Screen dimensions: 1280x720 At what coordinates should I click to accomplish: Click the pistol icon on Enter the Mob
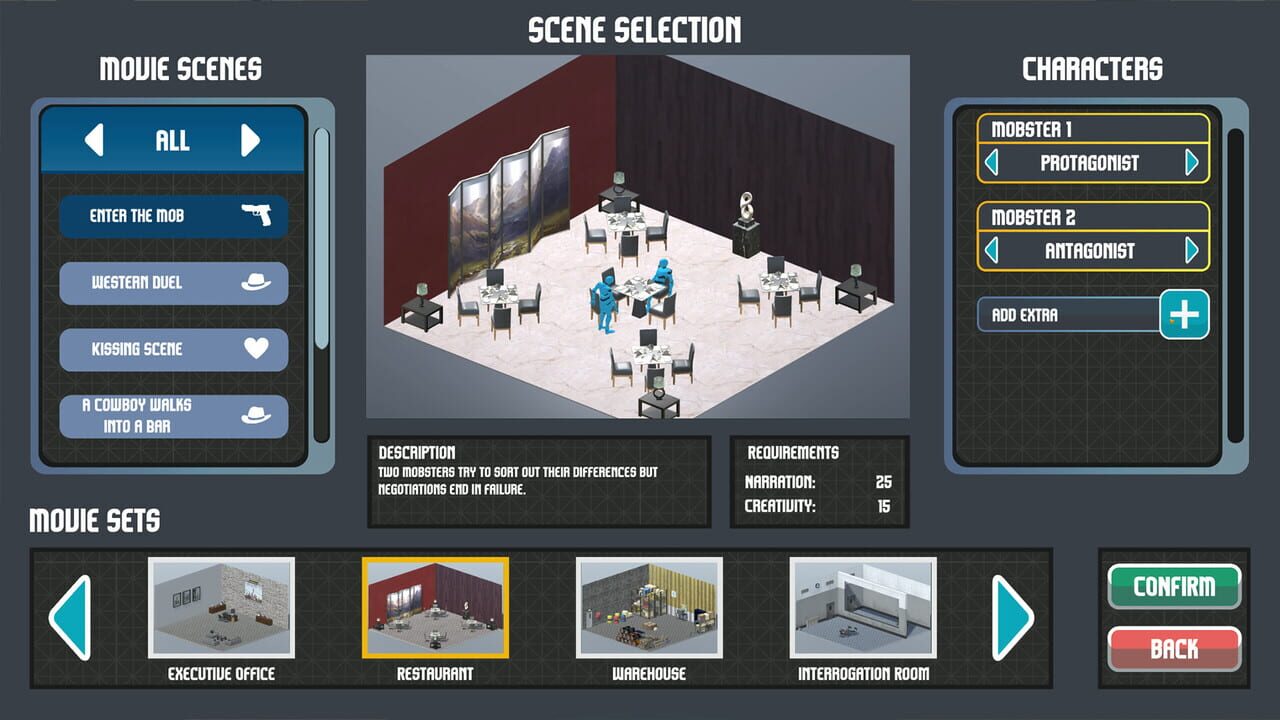click(258, 214)
